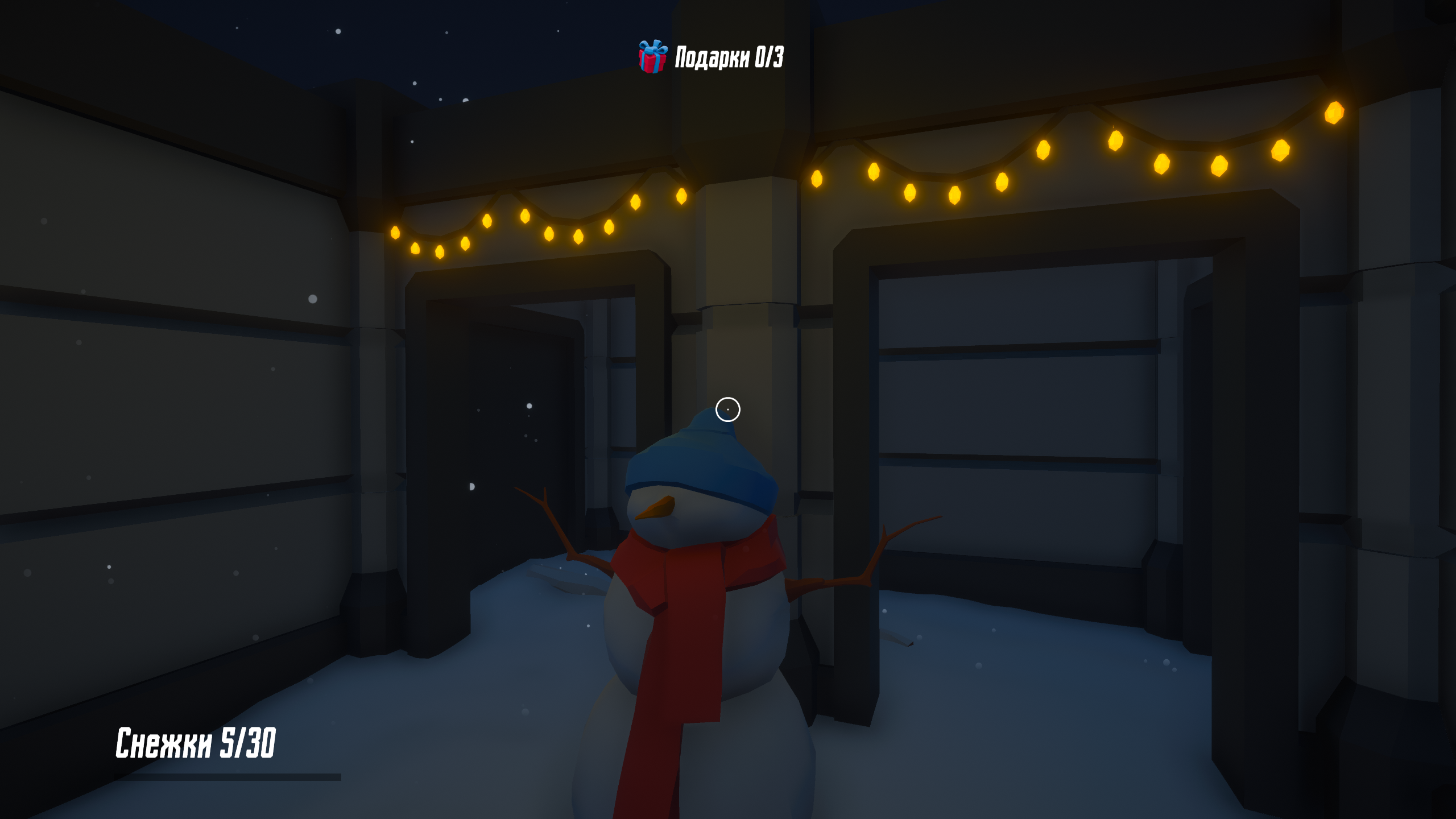Viewport: 1456px width, 819px height.
Task: Click the gift box icon in the HUD
Action: [x=653, y=56]
